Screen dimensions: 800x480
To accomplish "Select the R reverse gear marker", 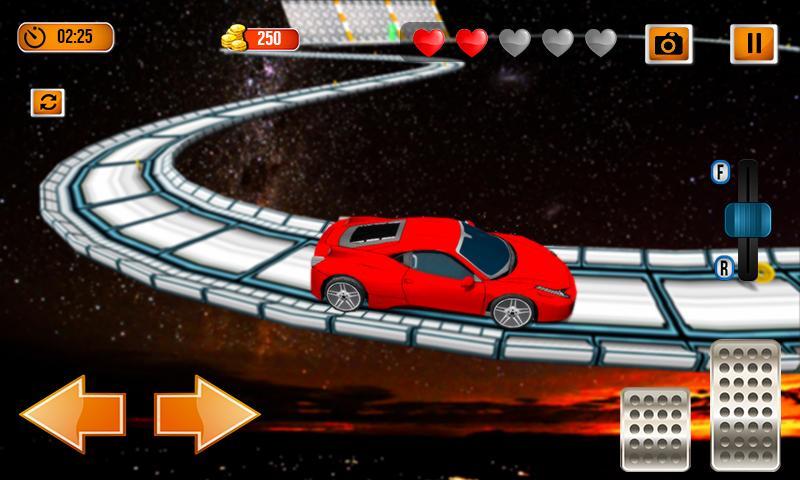I will [x=724, y=267].
